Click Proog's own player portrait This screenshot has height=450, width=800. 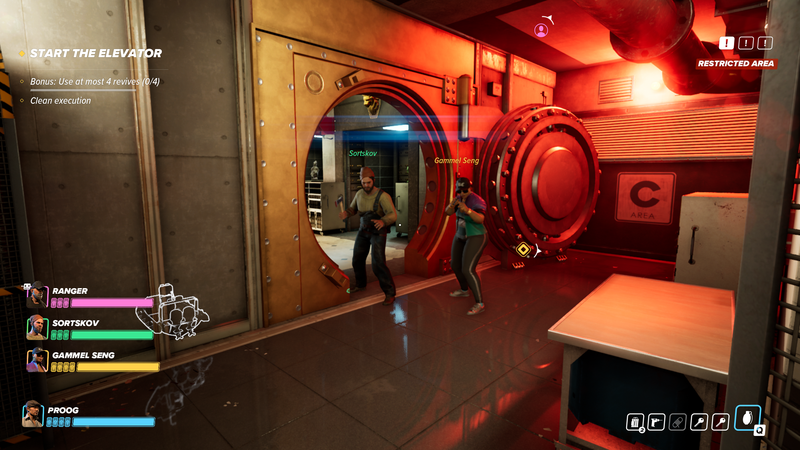tap(33, 414)
